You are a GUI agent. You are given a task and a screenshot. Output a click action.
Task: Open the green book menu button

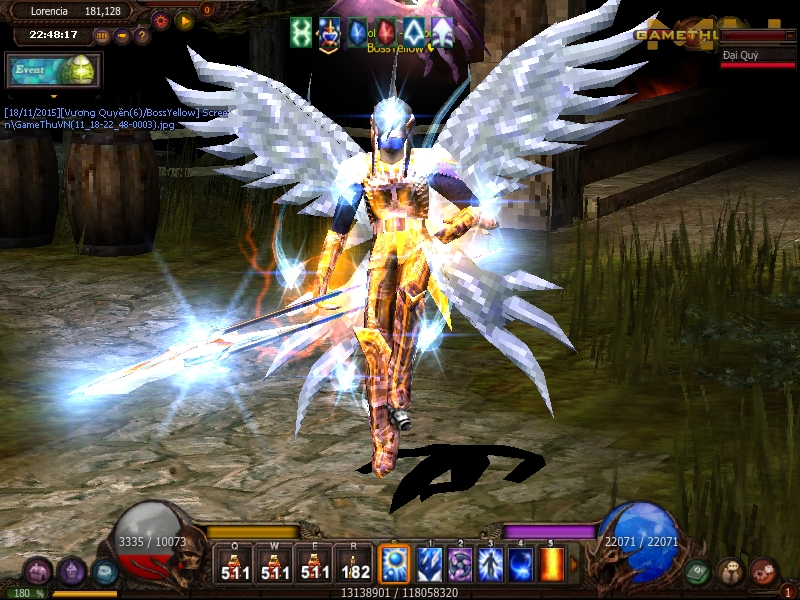[x=698, y=572]
